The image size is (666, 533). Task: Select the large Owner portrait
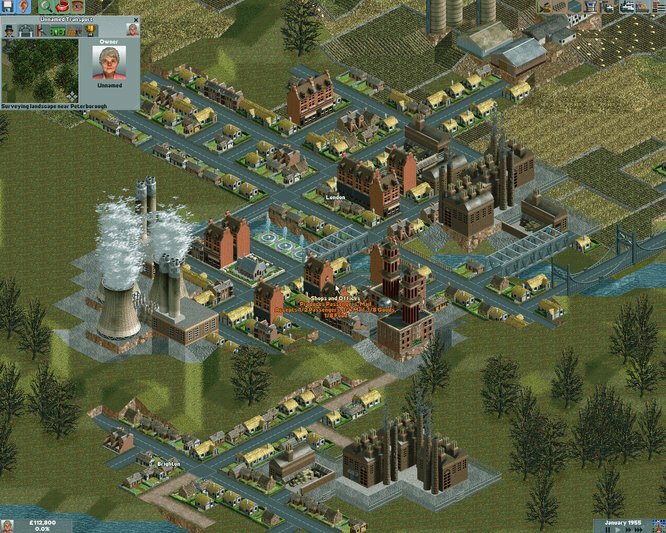tap(108, 63)
